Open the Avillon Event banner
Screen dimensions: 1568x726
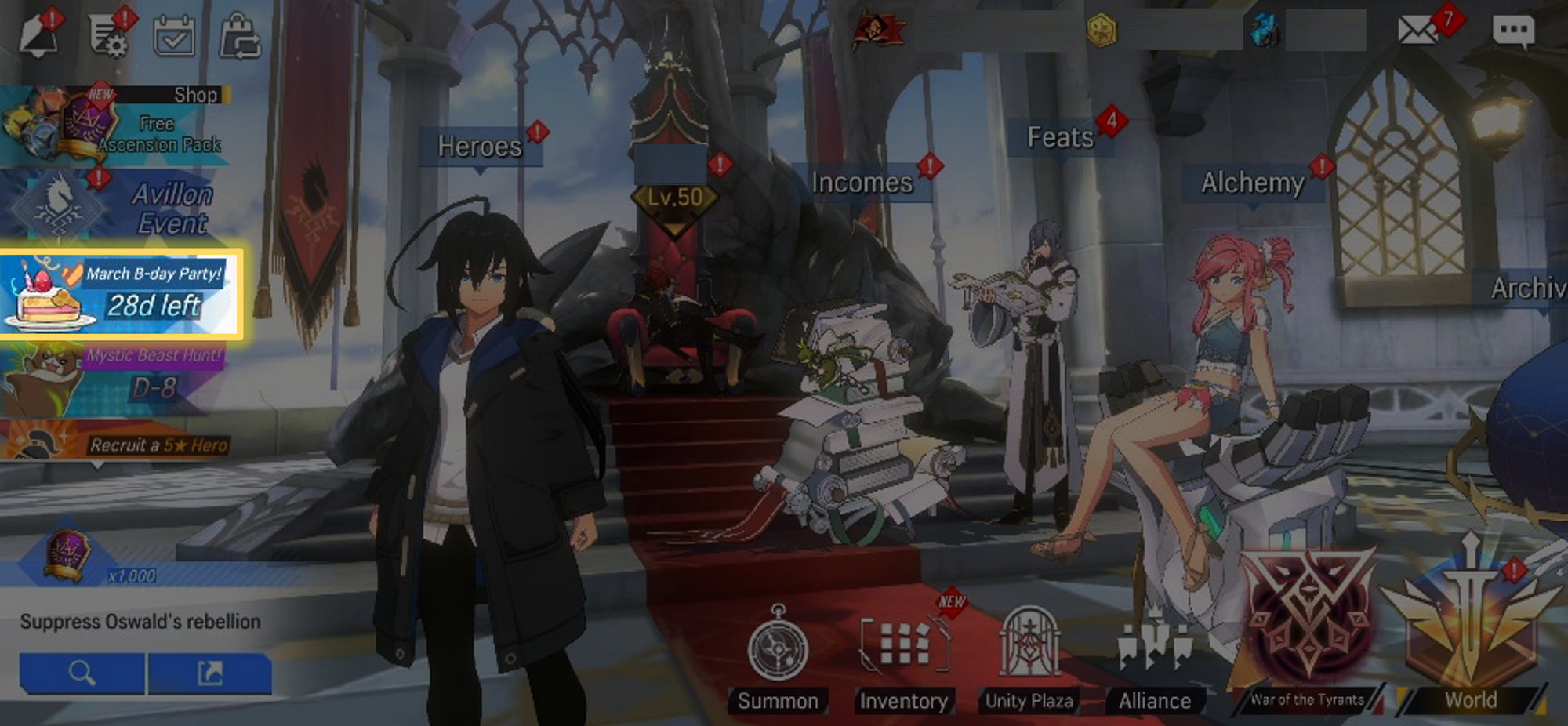click(118, 205)
